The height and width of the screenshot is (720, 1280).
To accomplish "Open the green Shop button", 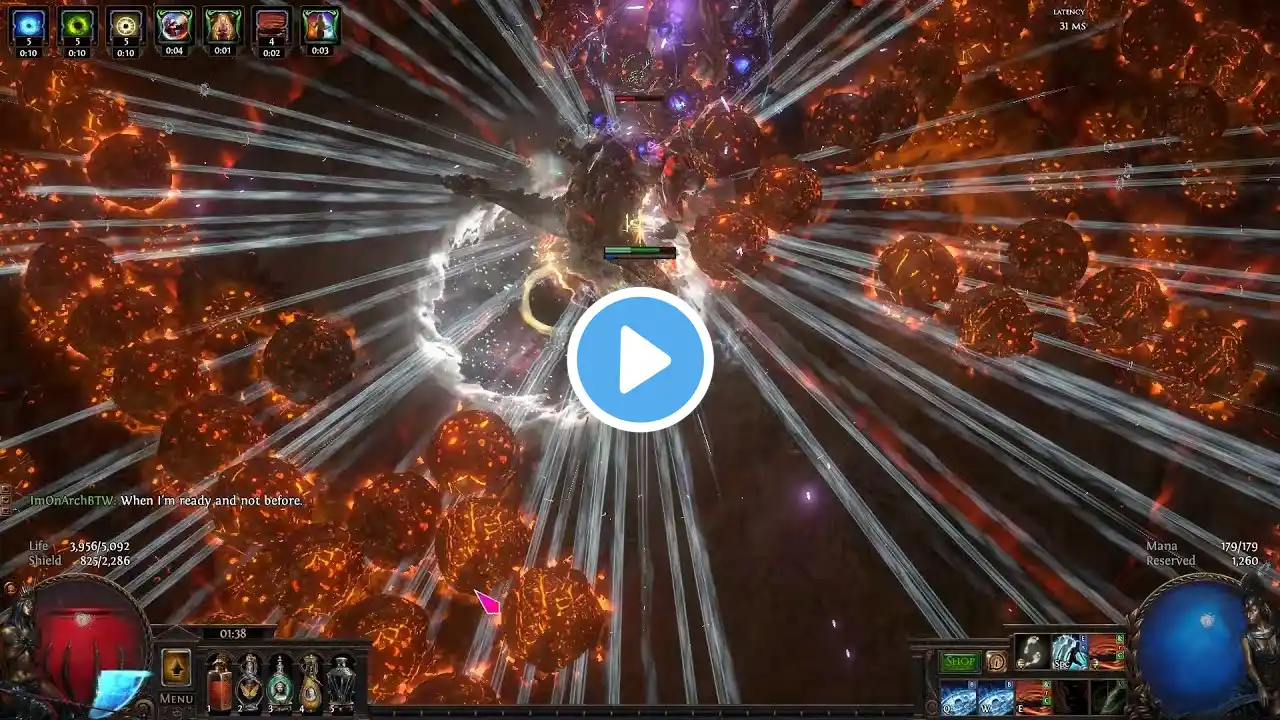I will click(x=960, y=662).
